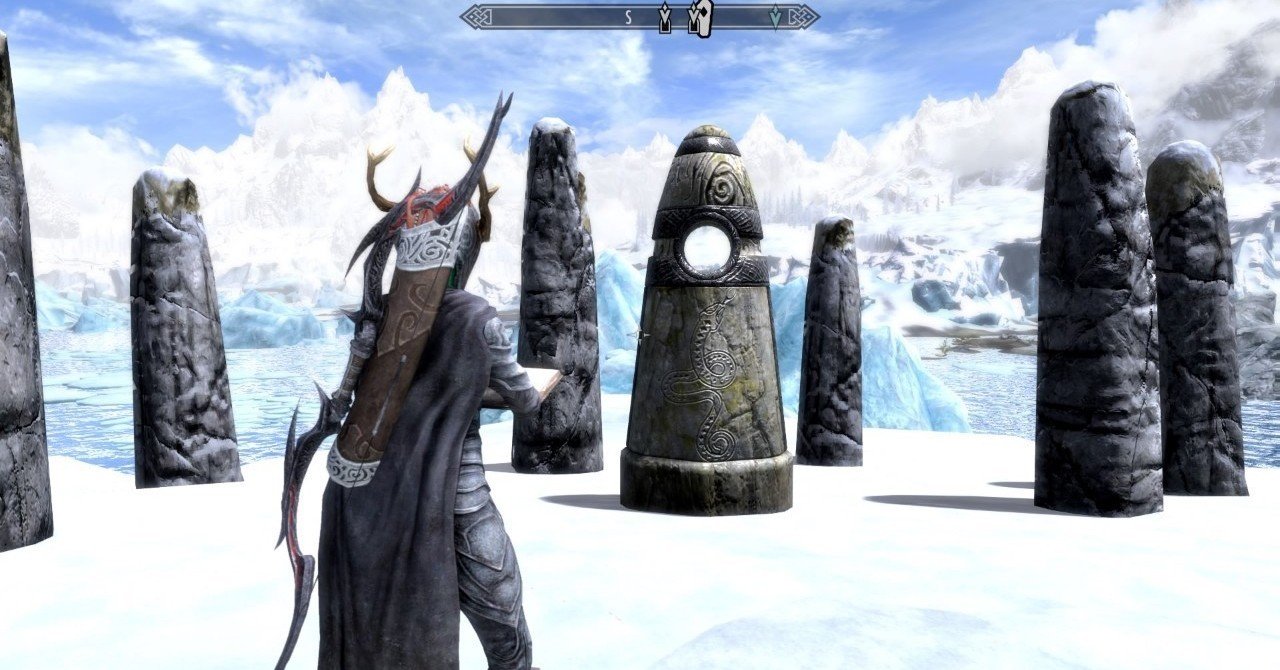1280x670 pixels.
Task: Click the S south heading on the compass
Action: tap(628, 17)
